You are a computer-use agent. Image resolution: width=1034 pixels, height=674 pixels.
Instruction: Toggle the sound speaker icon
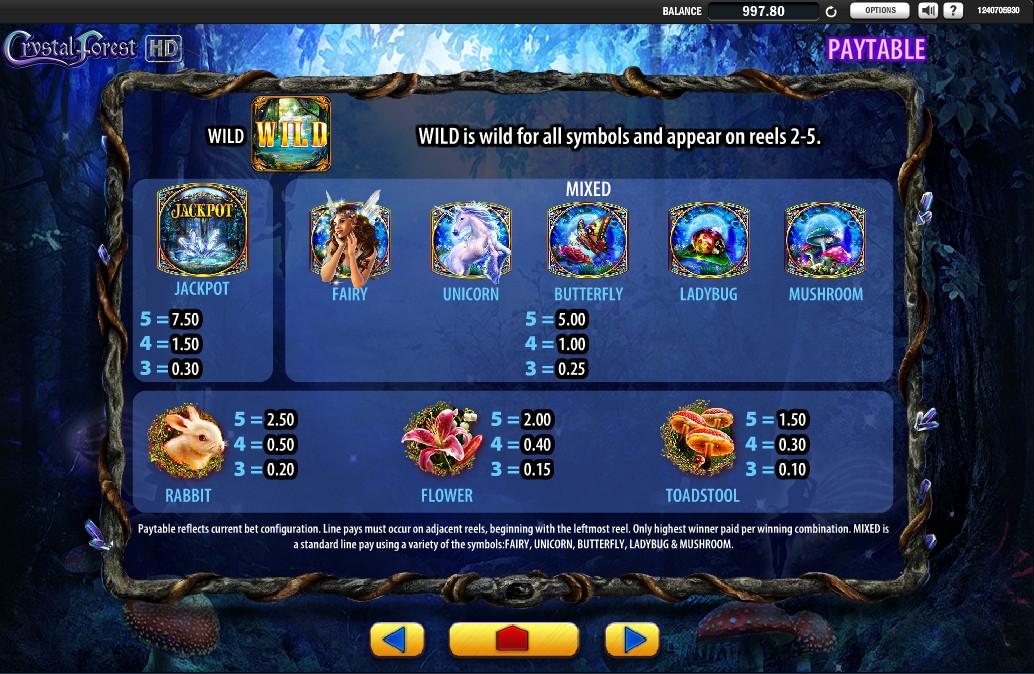(928, 11)
